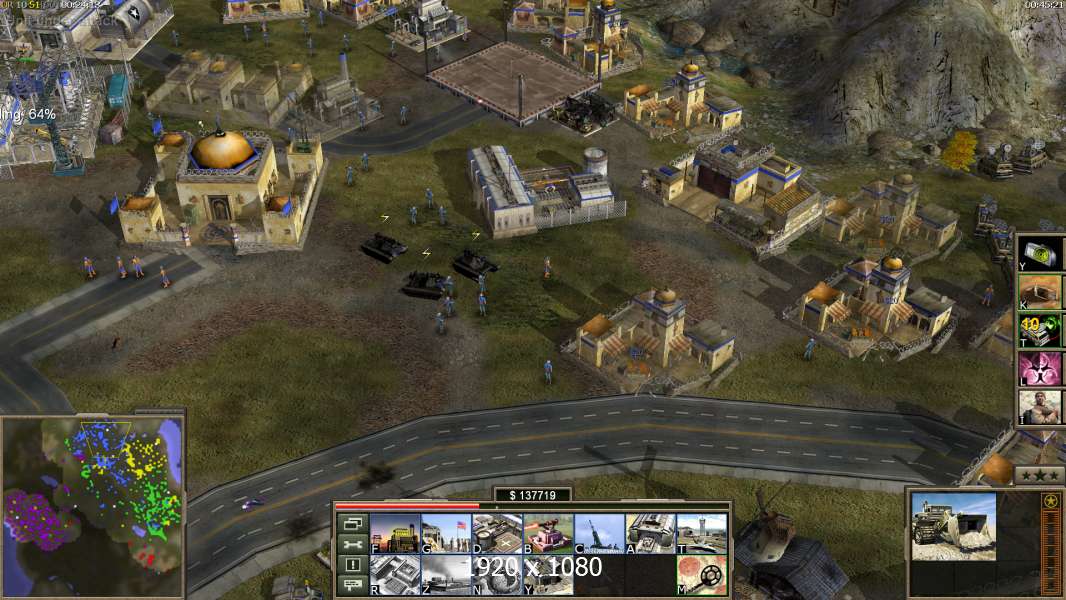1066x600 pixels.
Task: Use the crossed-arms soldier power shortcut
Action: click(1040, 408)
